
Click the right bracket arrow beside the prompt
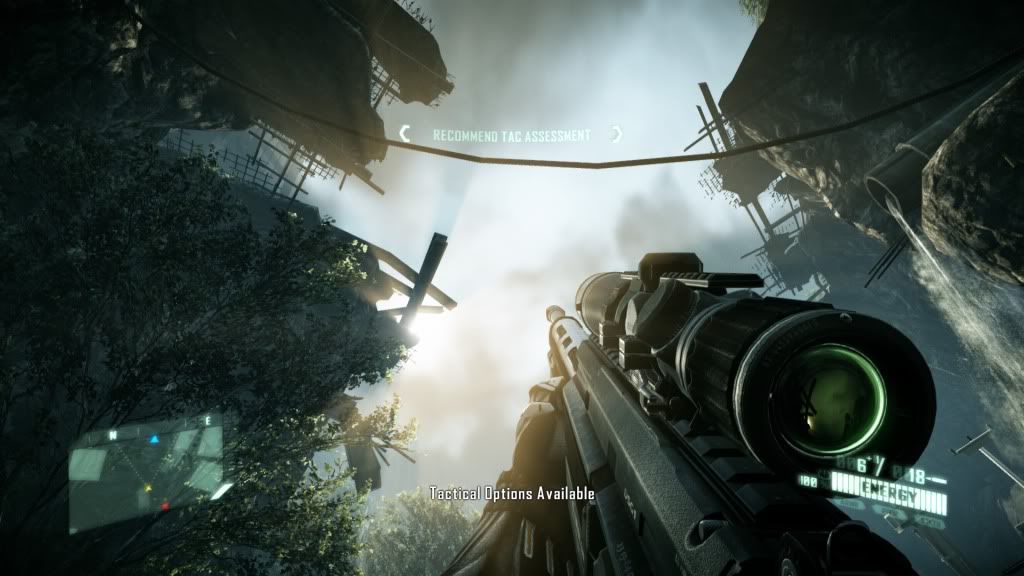pos(617,134)
